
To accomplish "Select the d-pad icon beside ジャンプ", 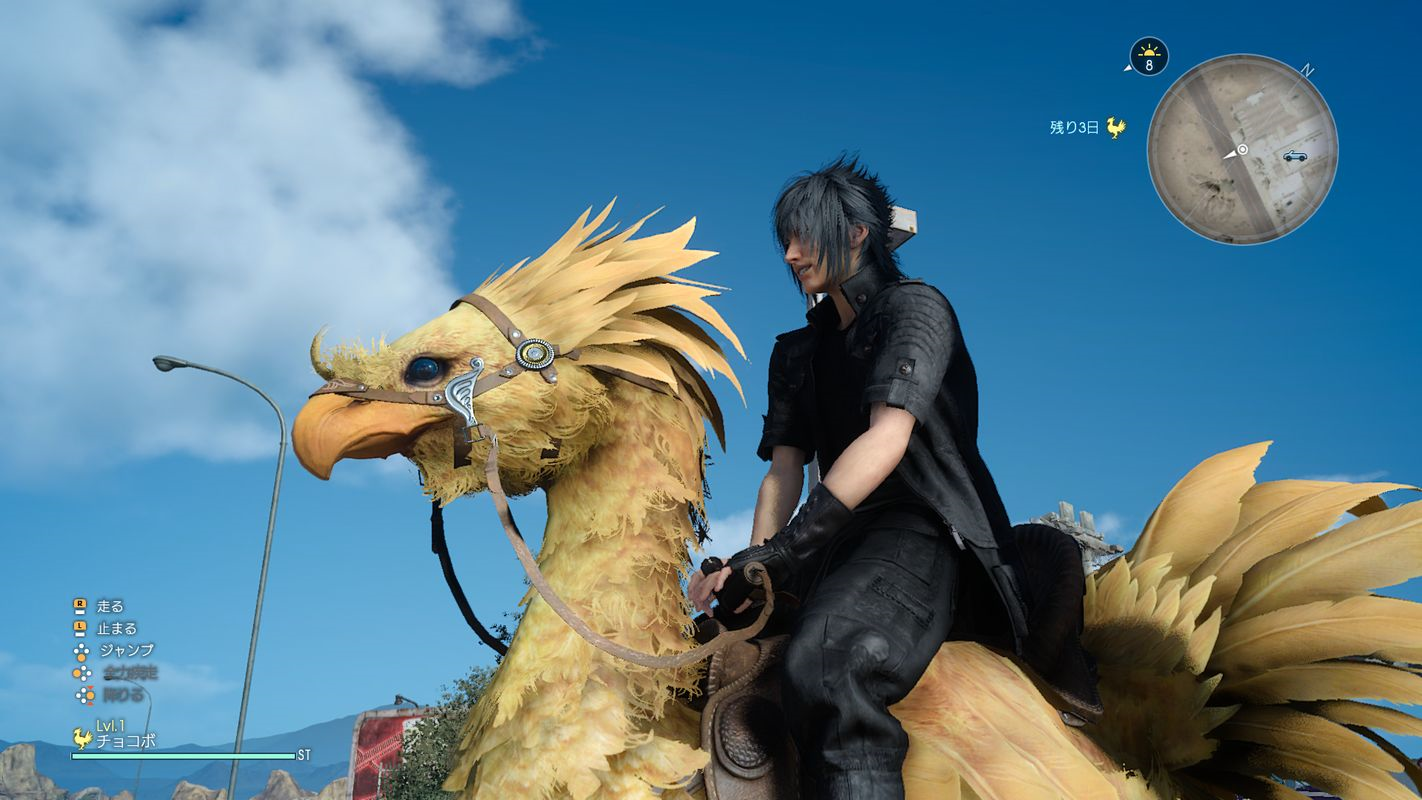I will click(81, 650).
